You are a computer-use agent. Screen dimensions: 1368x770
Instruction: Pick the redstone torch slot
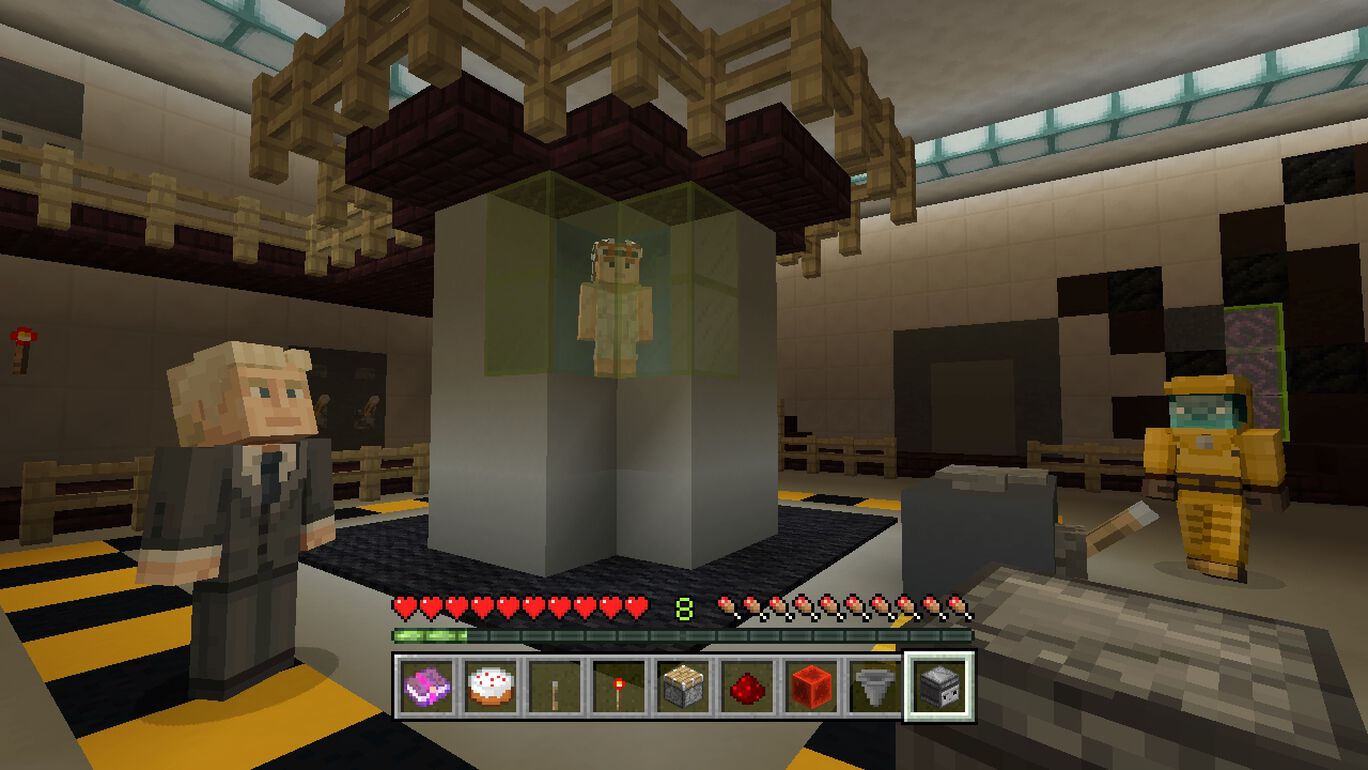click(x=619, y=686)
